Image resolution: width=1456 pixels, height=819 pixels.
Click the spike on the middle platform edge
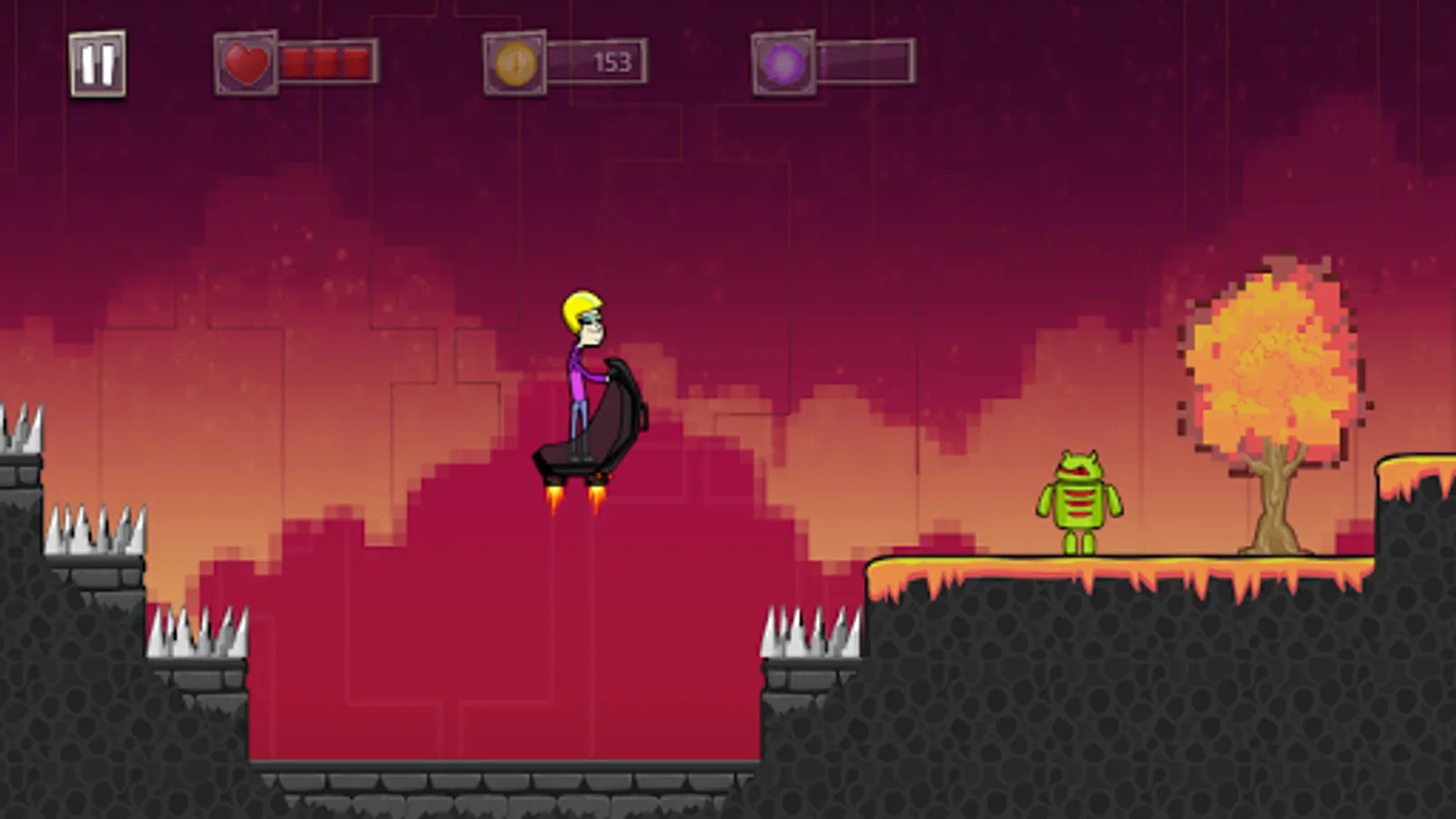tap(813, 628)
